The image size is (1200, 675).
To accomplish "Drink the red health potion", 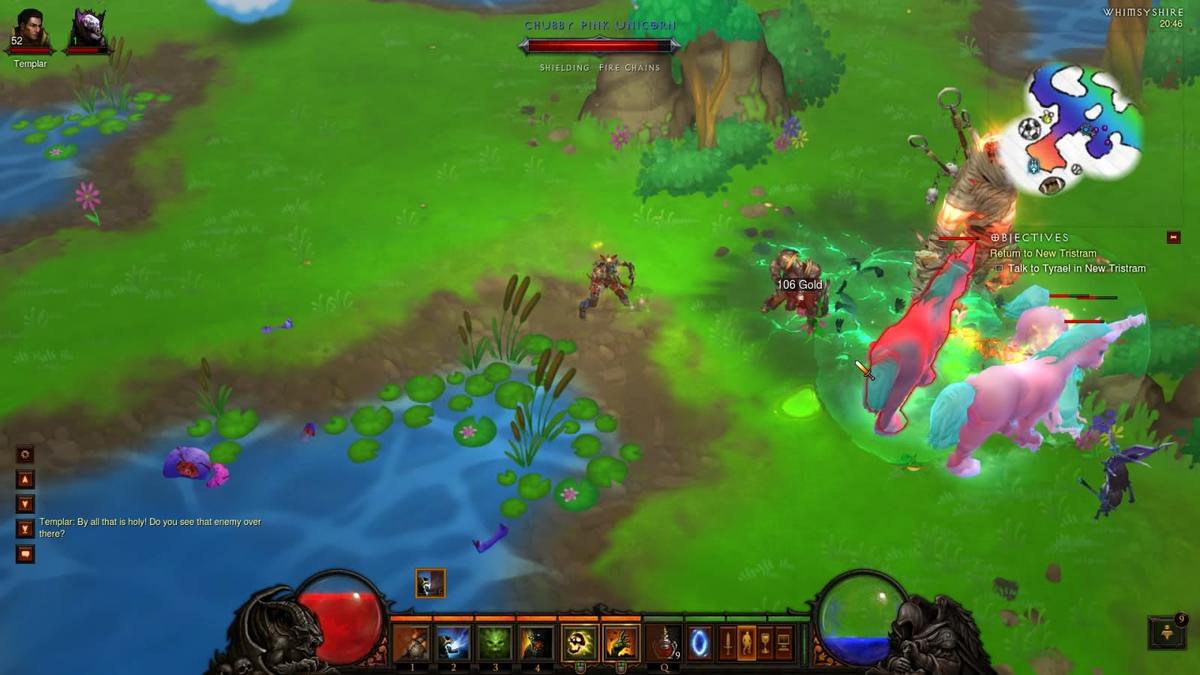I will 663,642.
